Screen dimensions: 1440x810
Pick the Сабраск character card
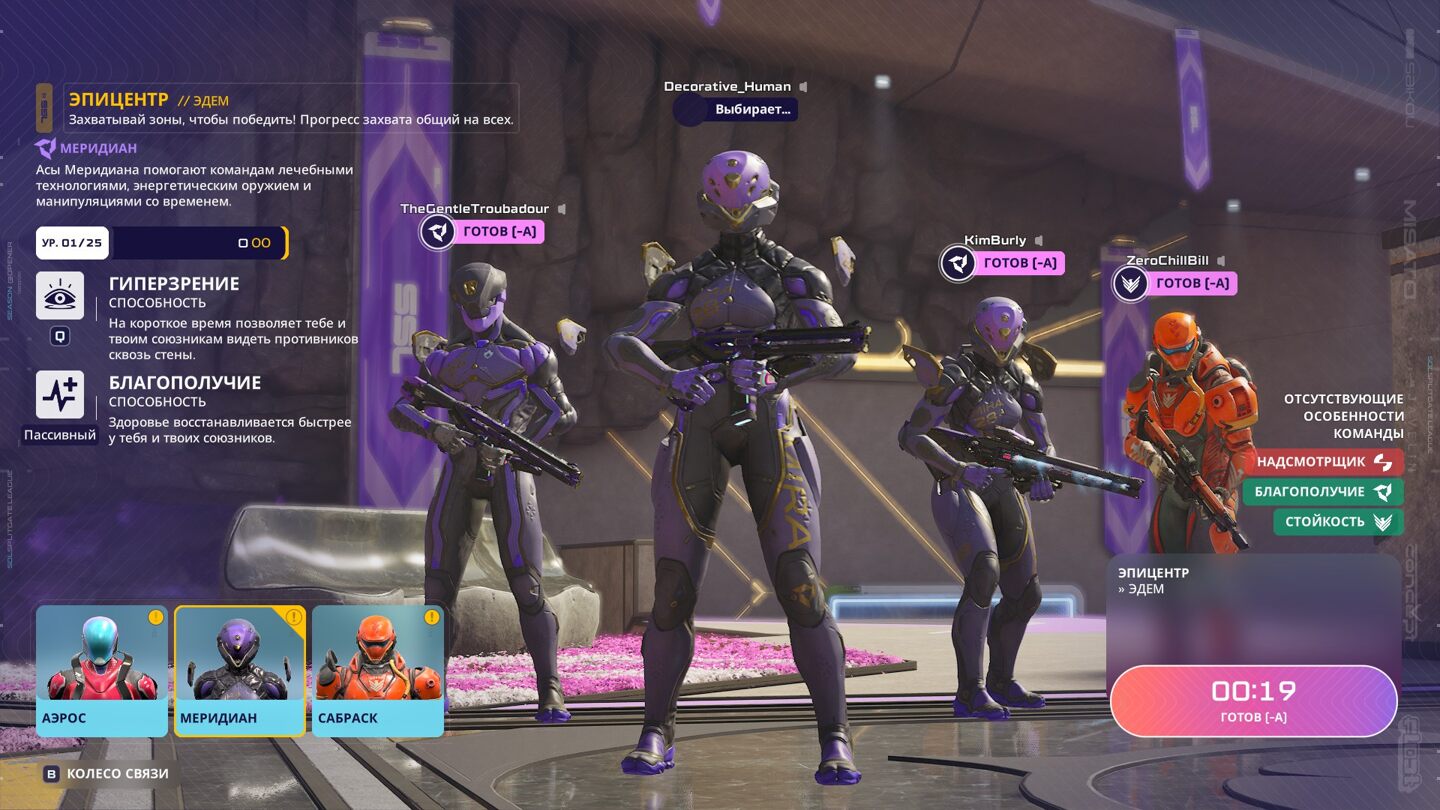click(378, 670)
